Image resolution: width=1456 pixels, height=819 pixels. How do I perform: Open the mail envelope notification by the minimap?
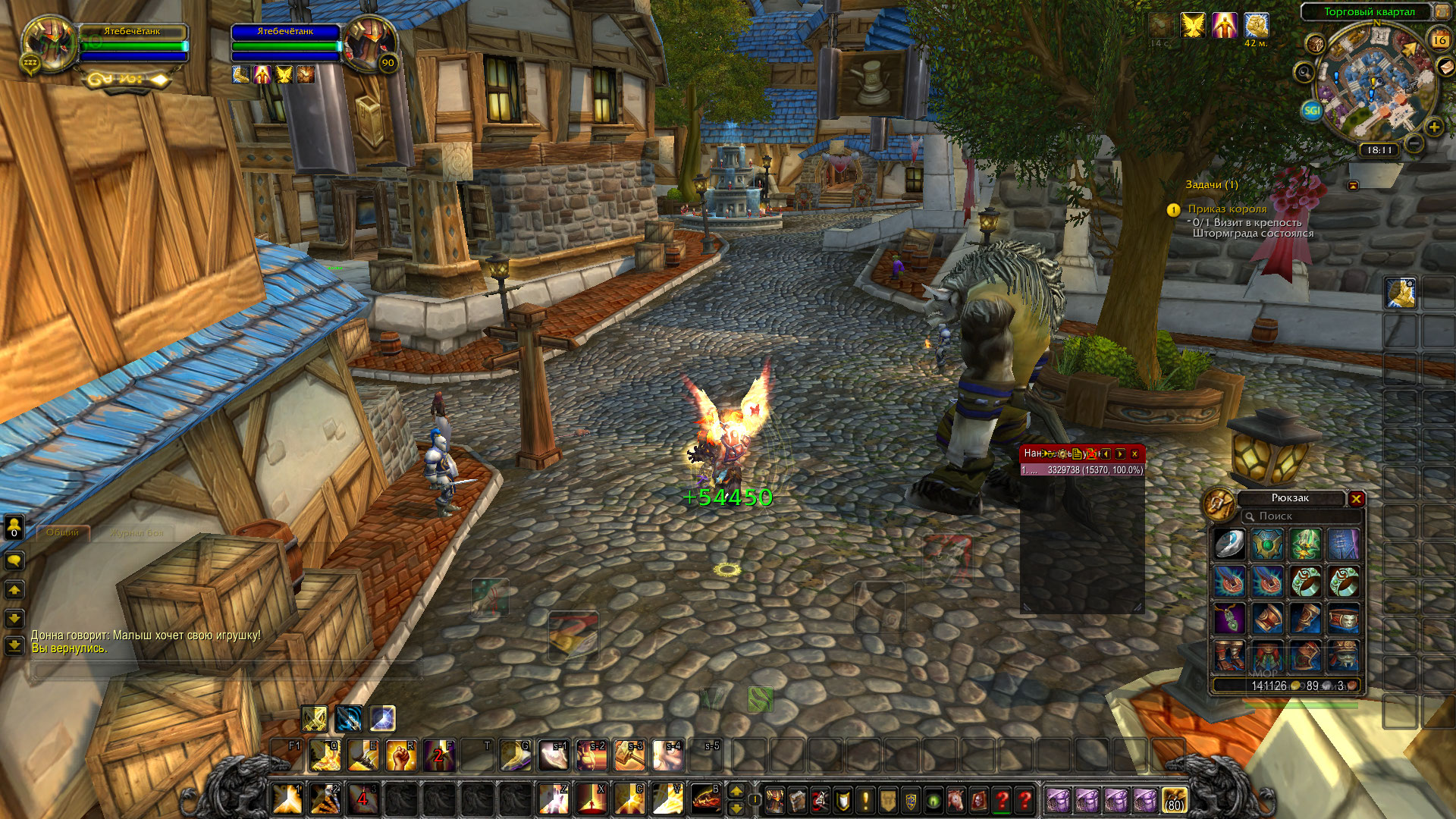1447,67
